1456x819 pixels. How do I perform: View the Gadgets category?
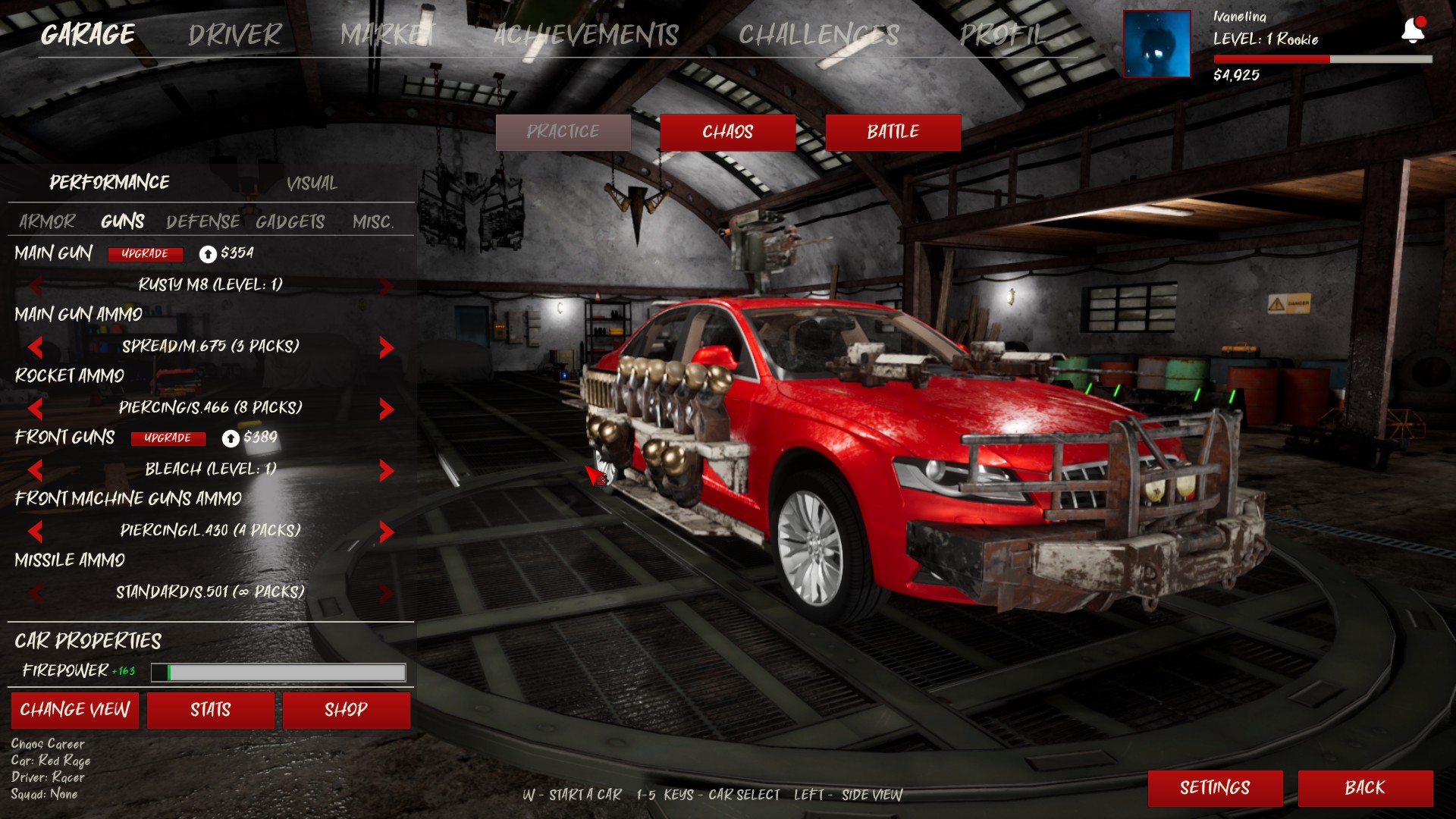(290, 221)
